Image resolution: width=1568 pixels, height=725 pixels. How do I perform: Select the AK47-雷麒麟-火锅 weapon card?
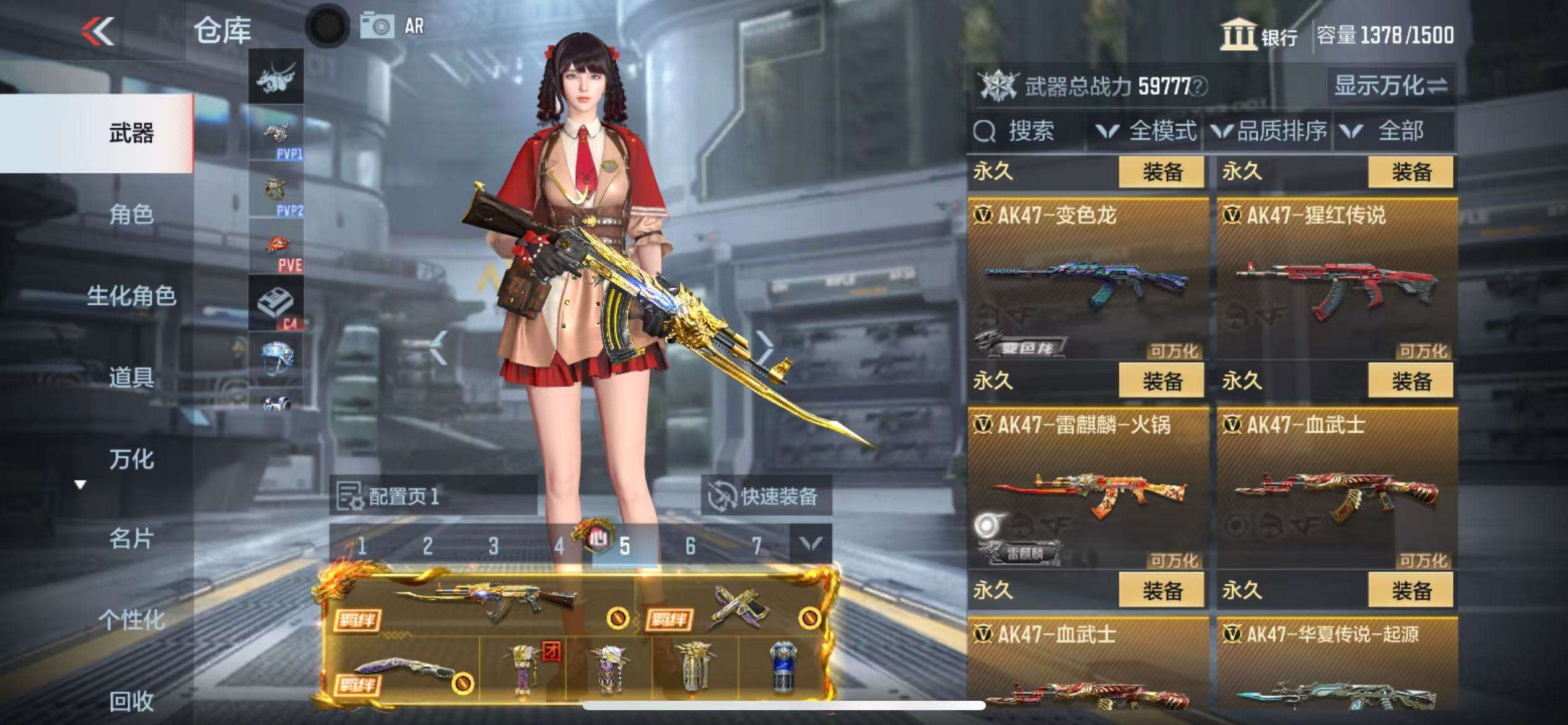coord(1087,488)
